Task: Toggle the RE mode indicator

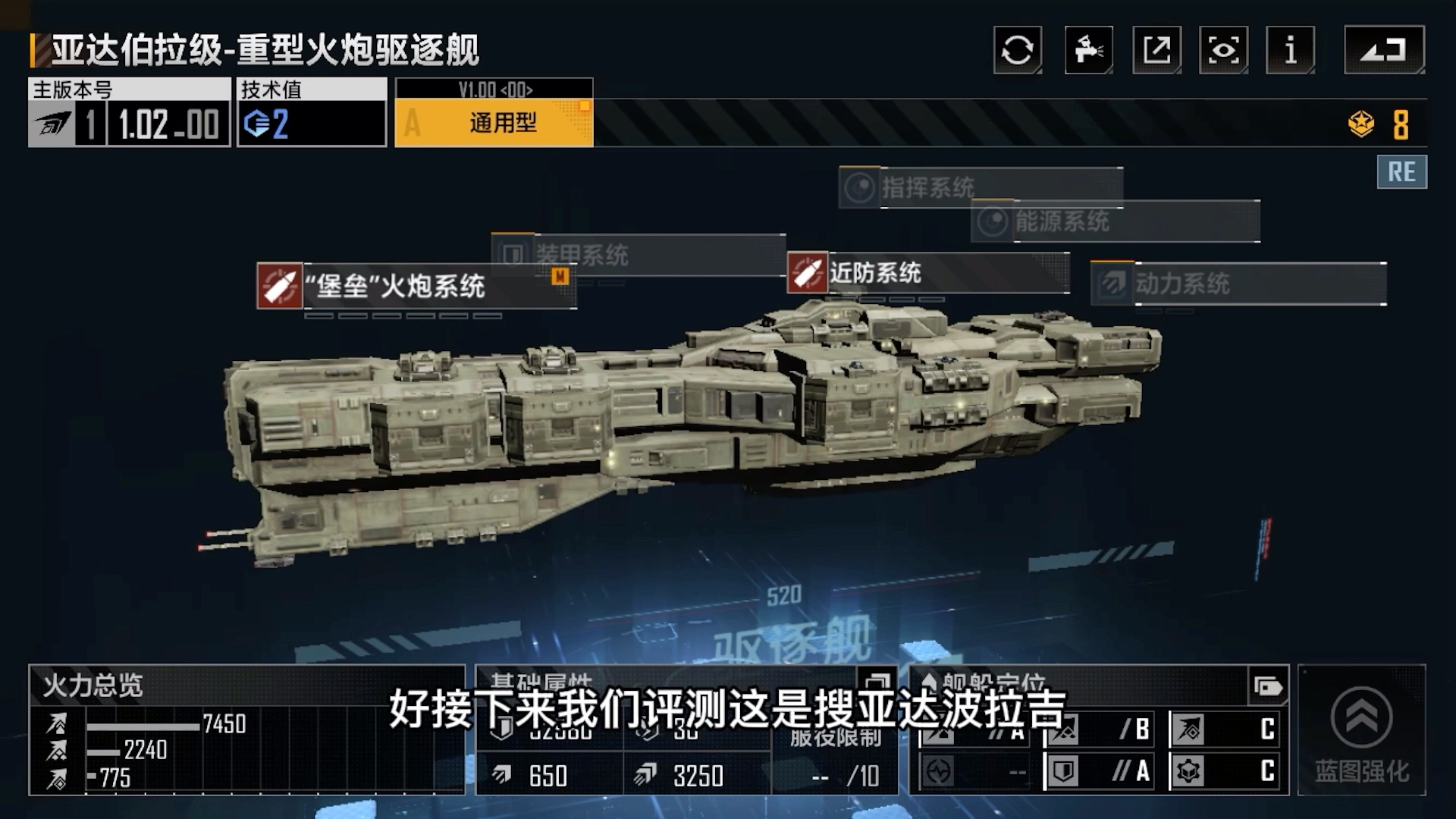Action: 1401,171
